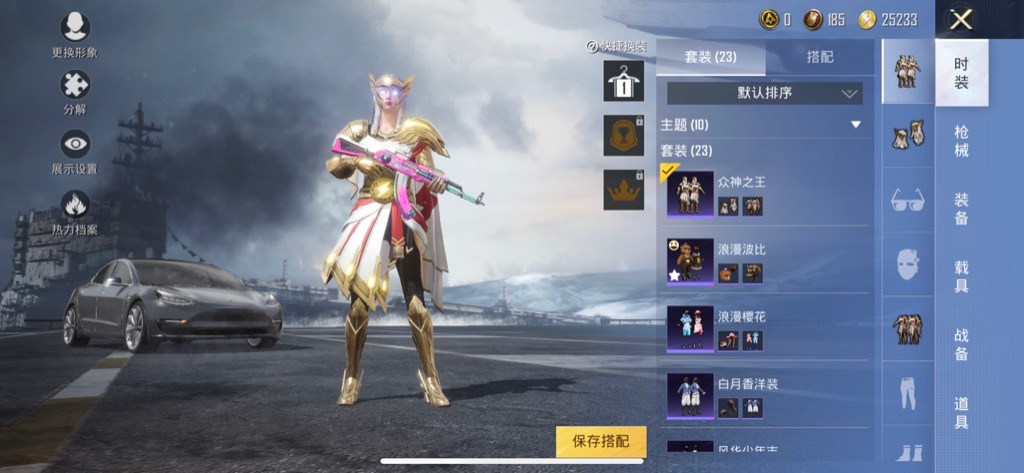Choose the sunglasses accessory category icon
1024x473 pixels.
click(x=908, y=200)
